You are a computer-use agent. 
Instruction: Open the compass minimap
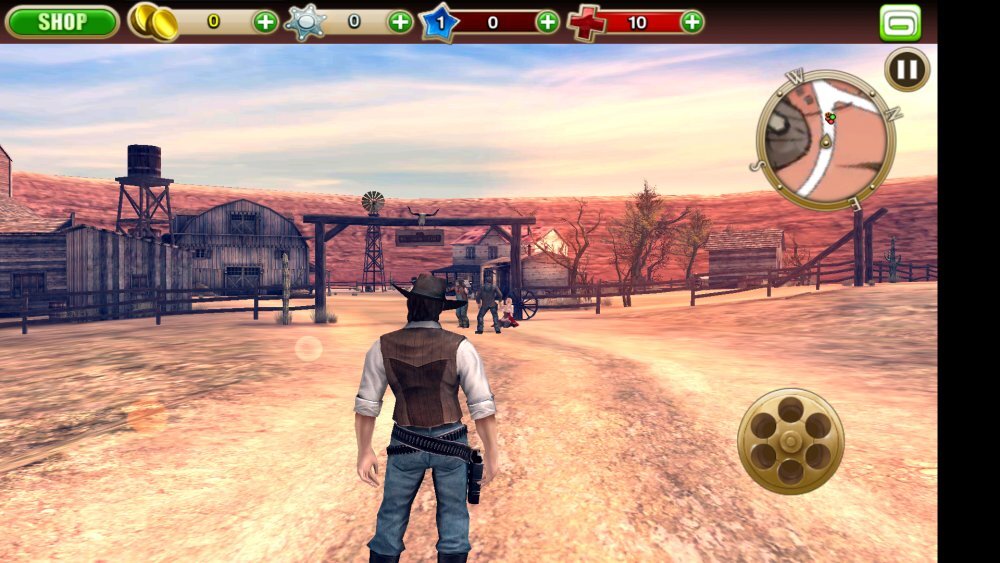coord(825,138)
